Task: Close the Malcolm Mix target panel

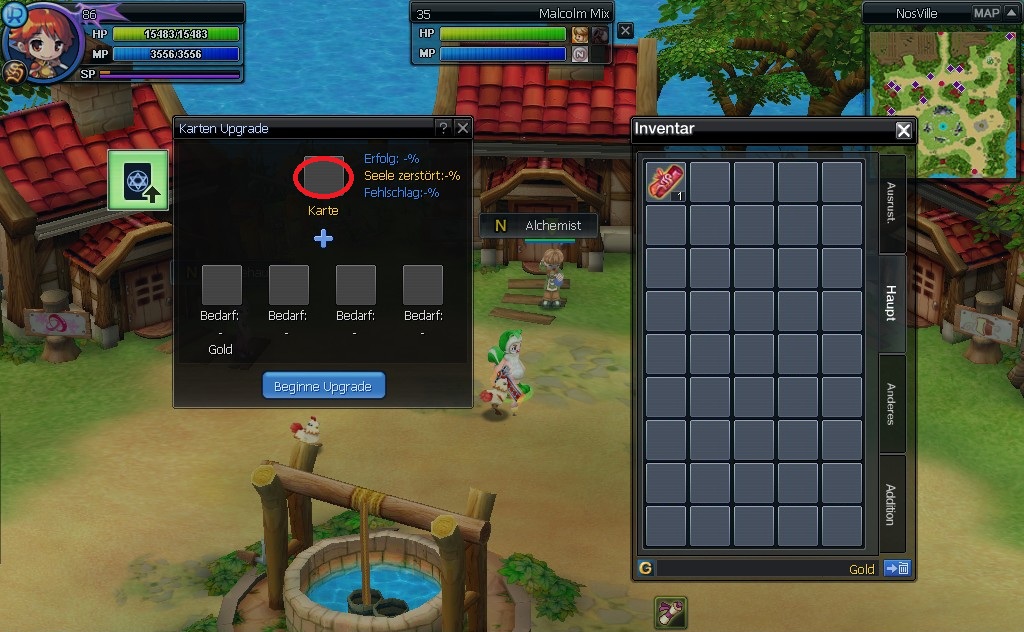Action: pos(625,31)
